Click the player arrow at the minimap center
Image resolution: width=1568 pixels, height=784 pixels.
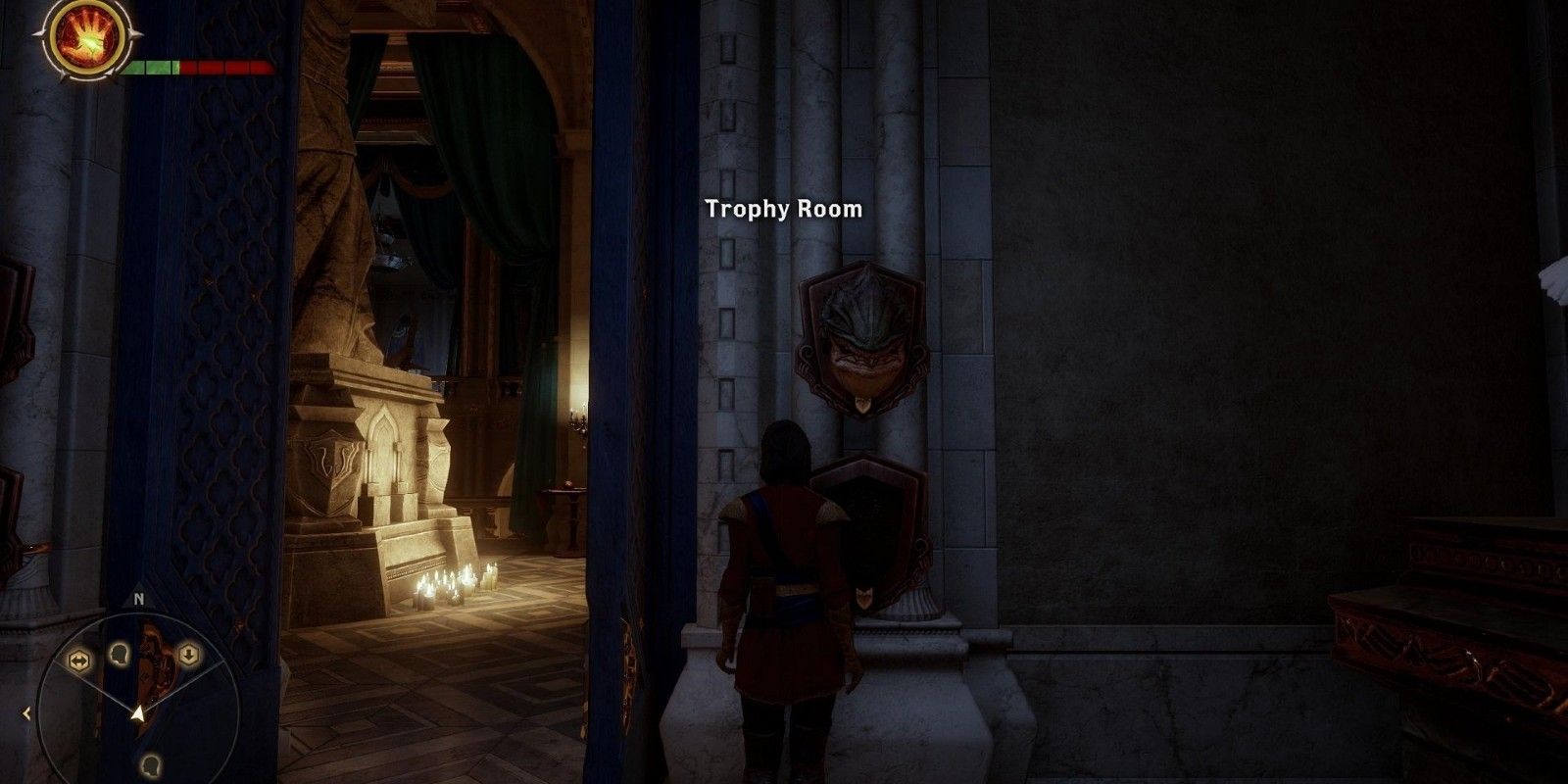point(138,713)
